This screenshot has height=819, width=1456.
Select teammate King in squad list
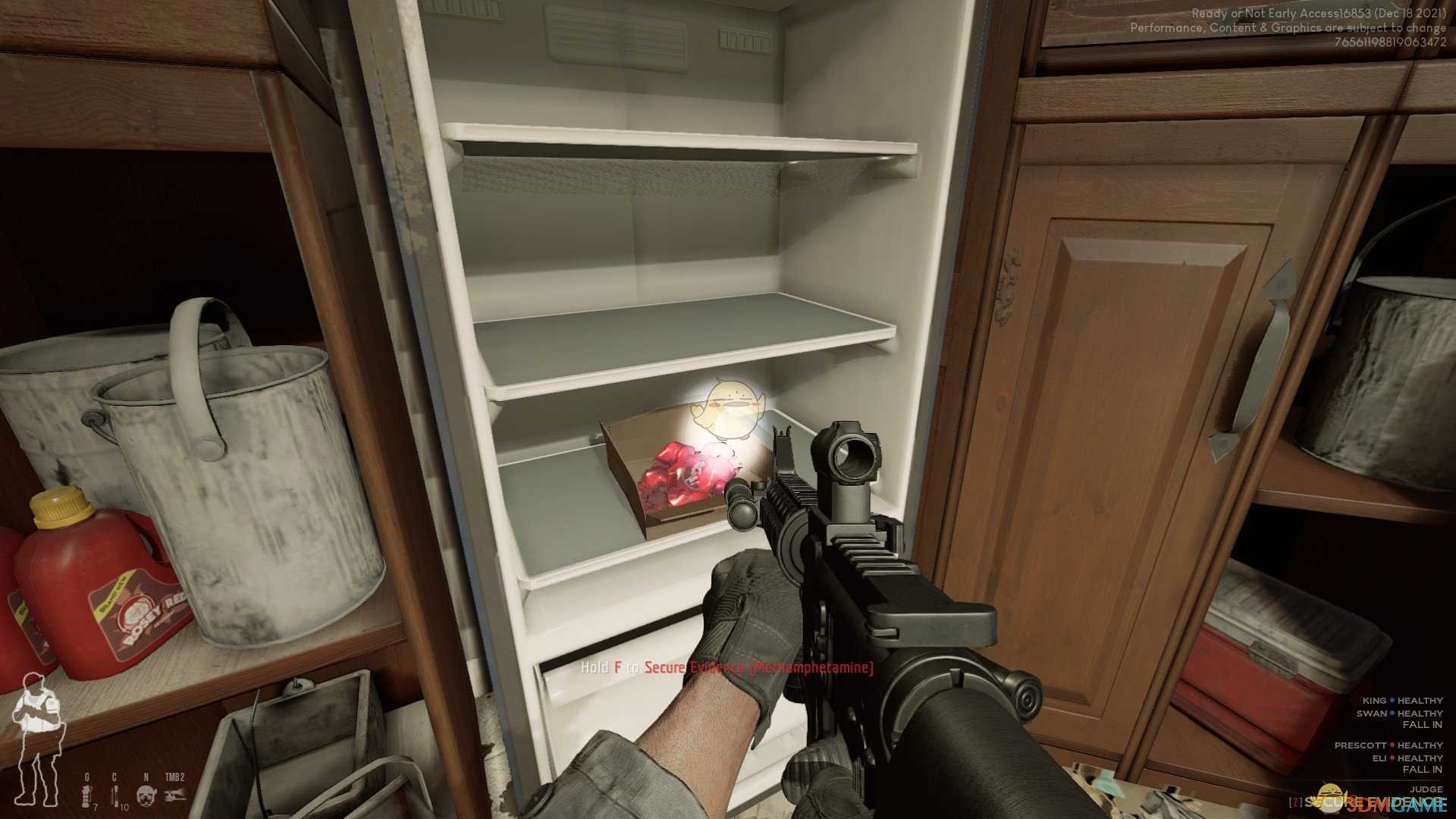pyautogui.click(x=1374, y=701)
